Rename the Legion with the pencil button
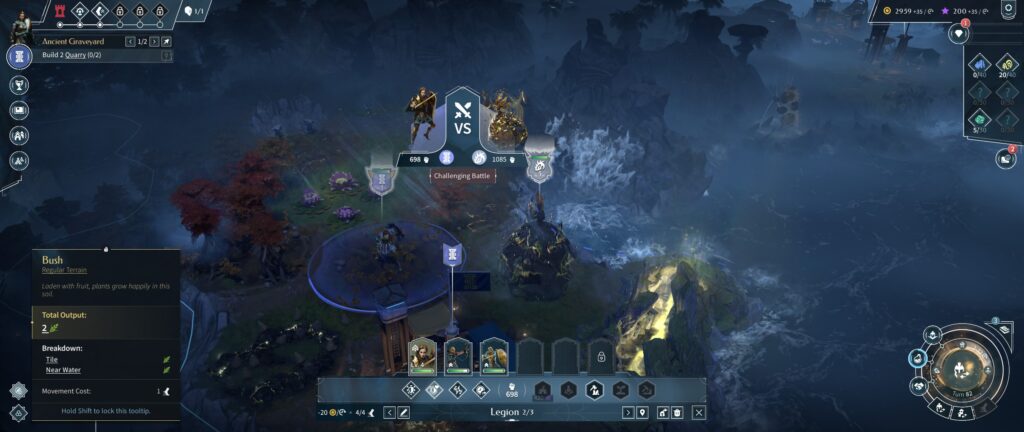 404,412
